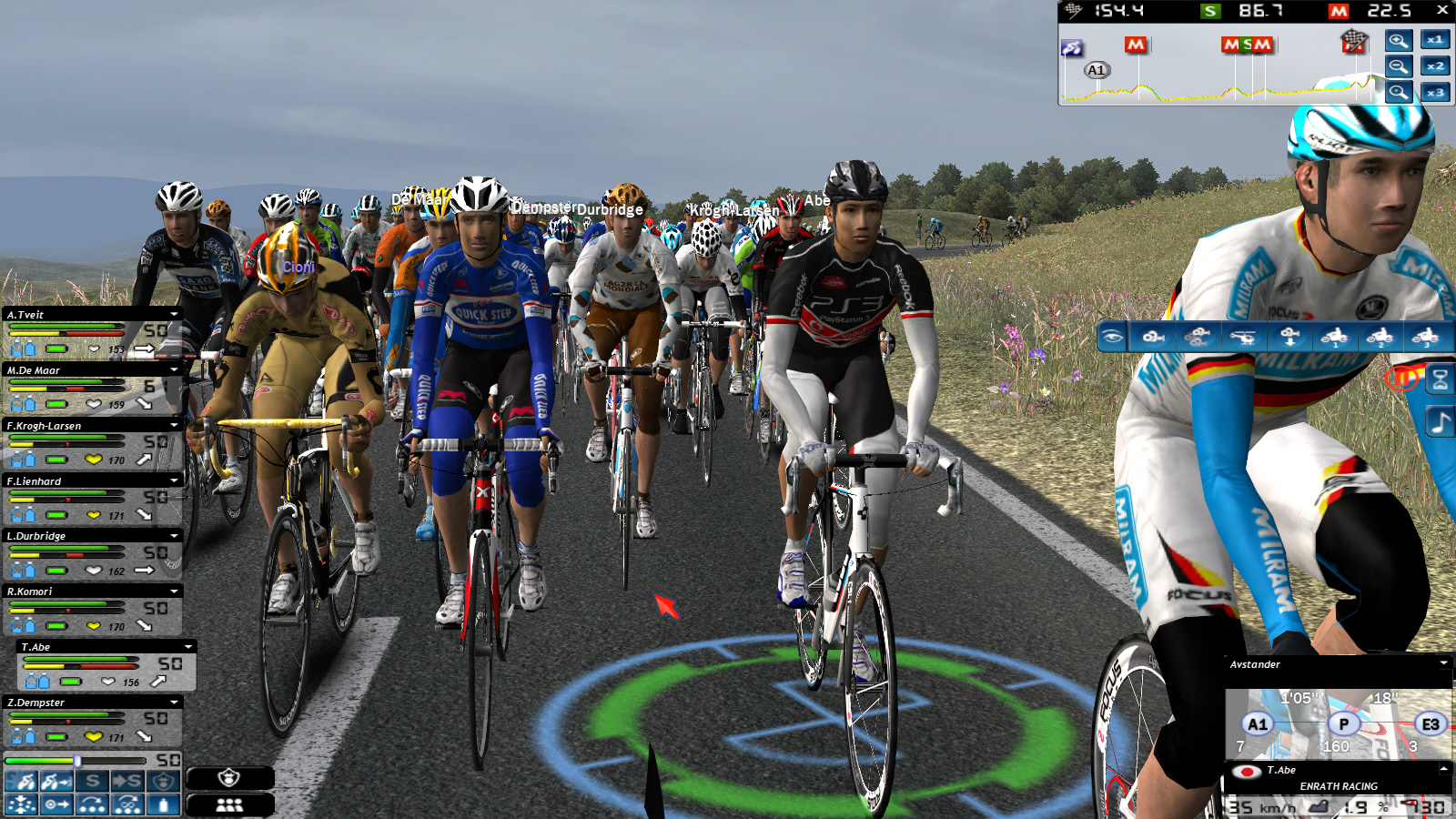This screenshot has width=1456, height=819.
Task: Switch to the helicopter camera view
Action: tap(1242, 337)
